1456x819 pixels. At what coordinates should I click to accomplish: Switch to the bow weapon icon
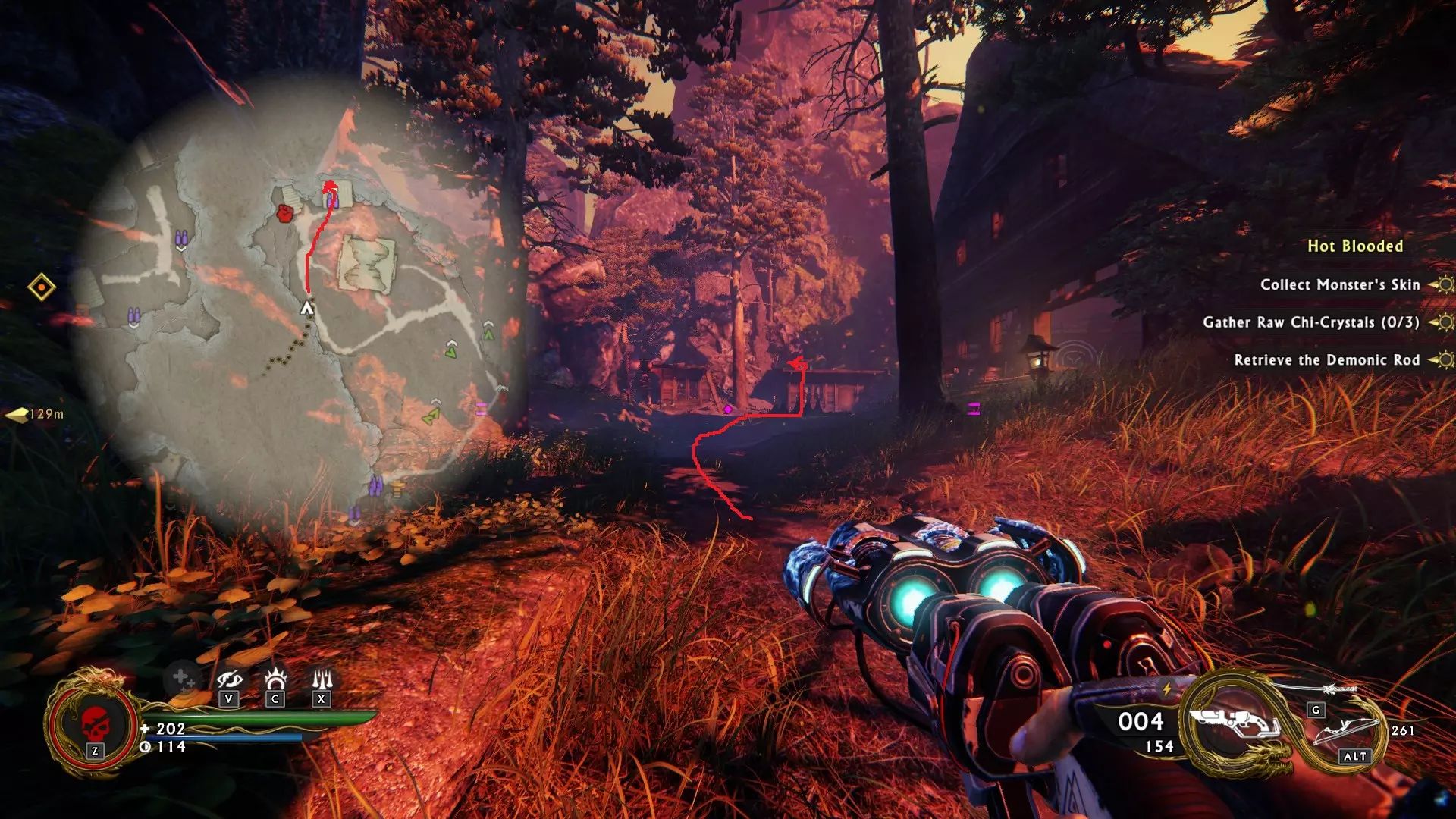click(x=1348, y=730)
